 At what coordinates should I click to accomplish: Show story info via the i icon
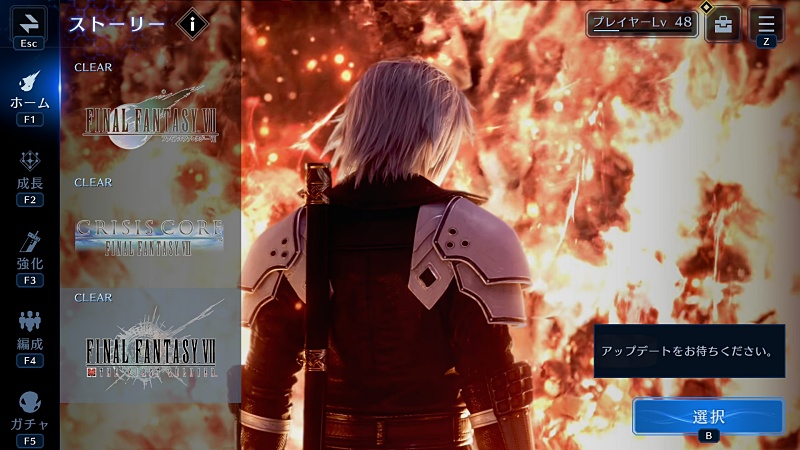pos(192,25)
